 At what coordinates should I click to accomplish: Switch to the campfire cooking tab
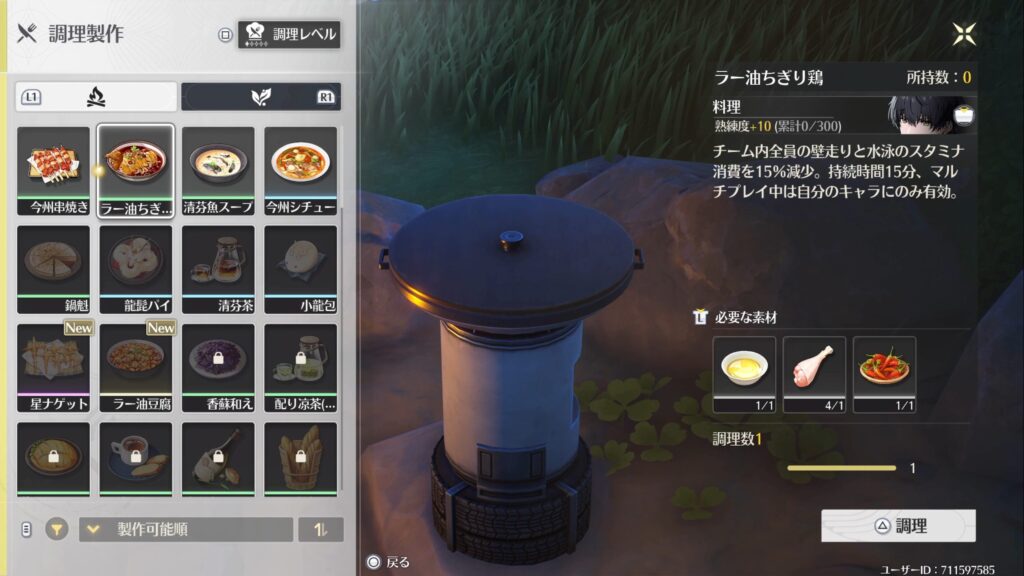coord(96,97)
